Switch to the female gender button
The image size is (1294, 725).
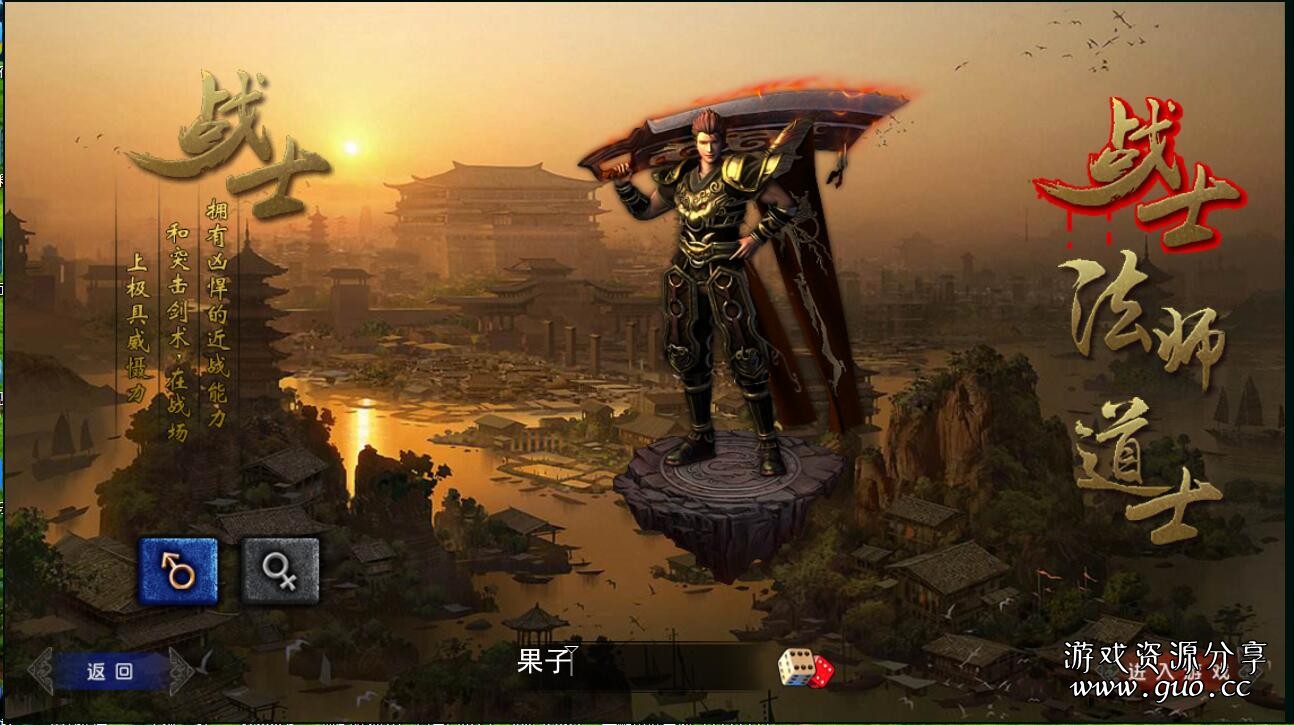click(x=280, y=571)
